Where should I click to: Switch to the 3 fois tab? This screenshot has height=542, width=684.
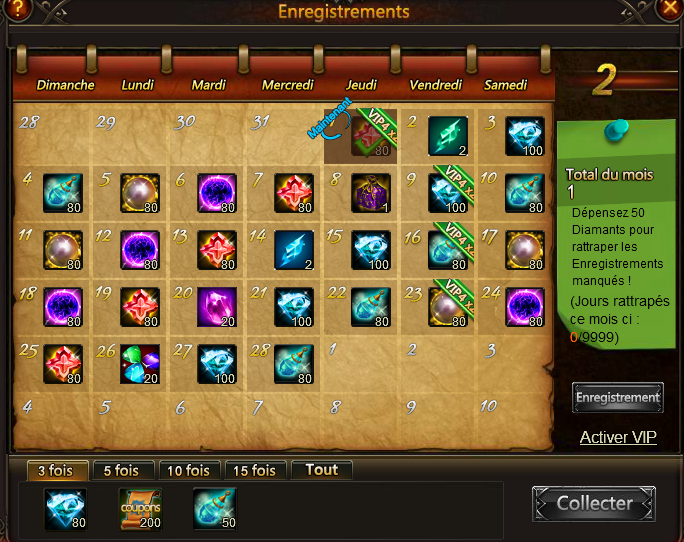[x=54, y=470]
